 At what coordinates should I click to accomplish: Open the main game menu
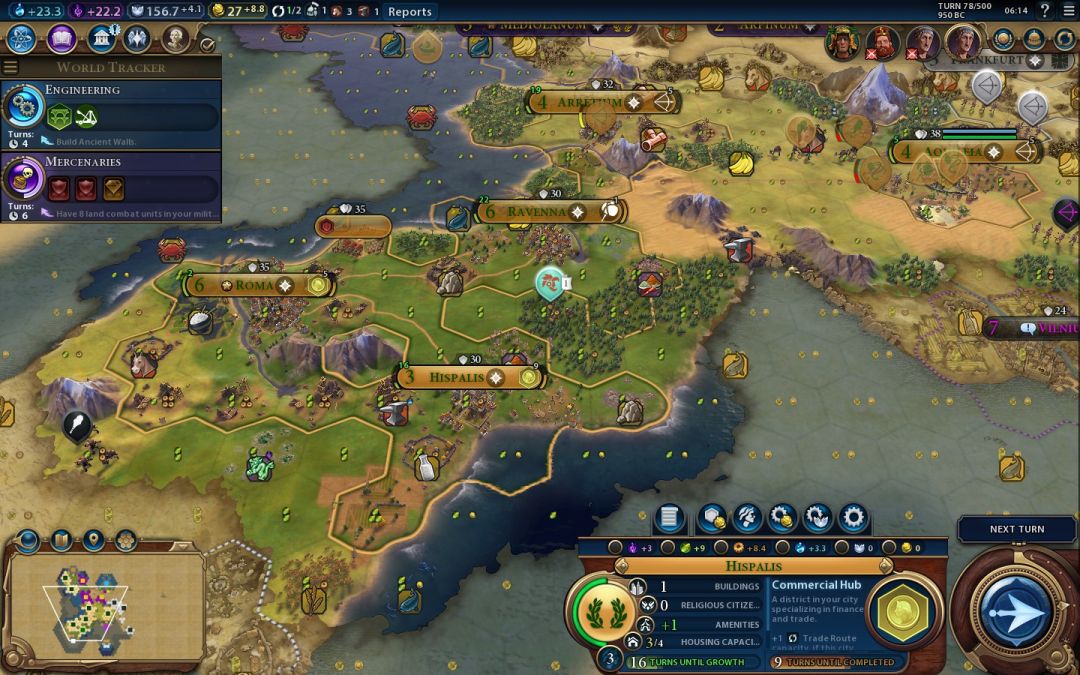coord(1067,11)
